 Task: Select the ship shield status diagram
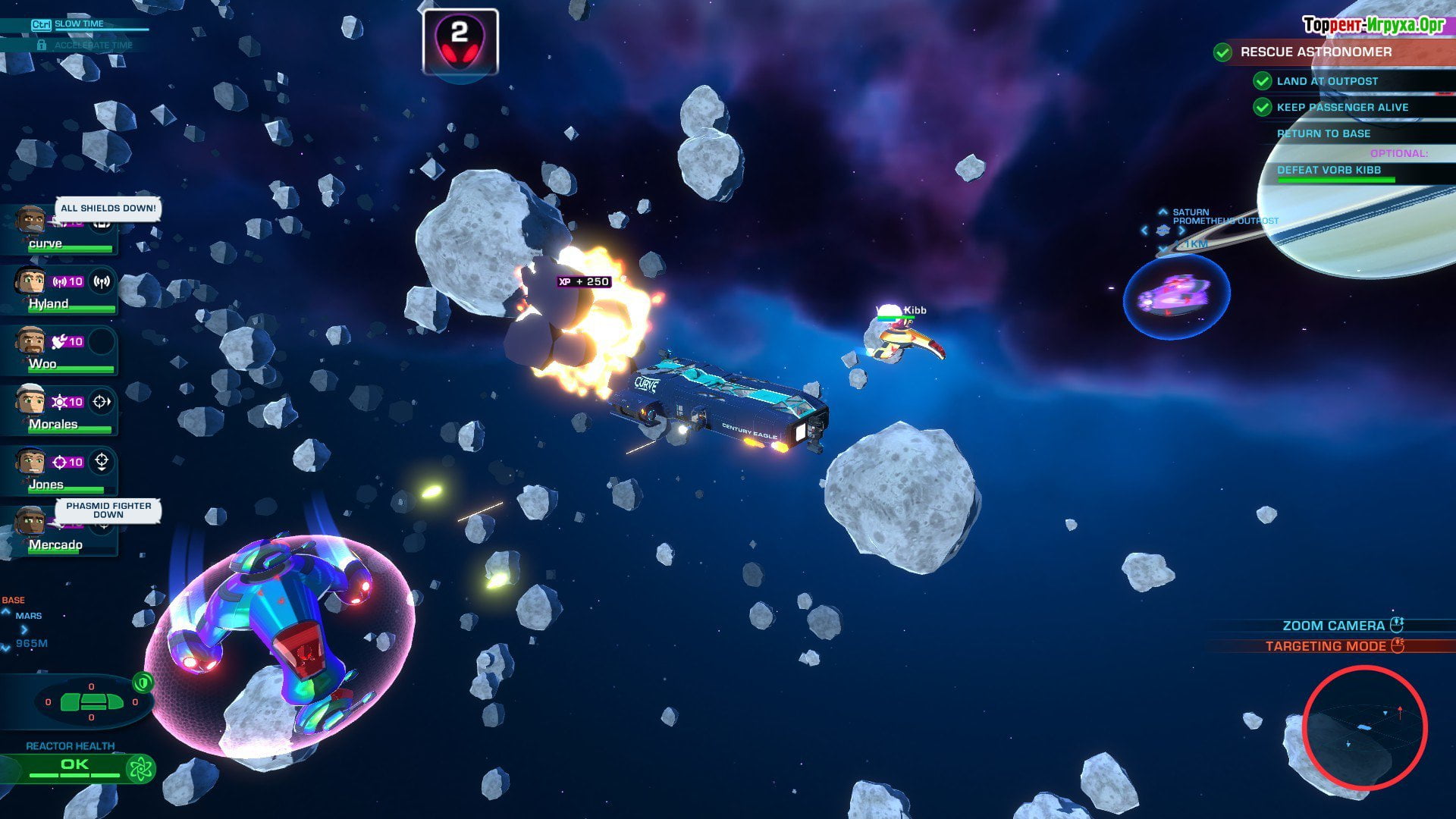91,701
